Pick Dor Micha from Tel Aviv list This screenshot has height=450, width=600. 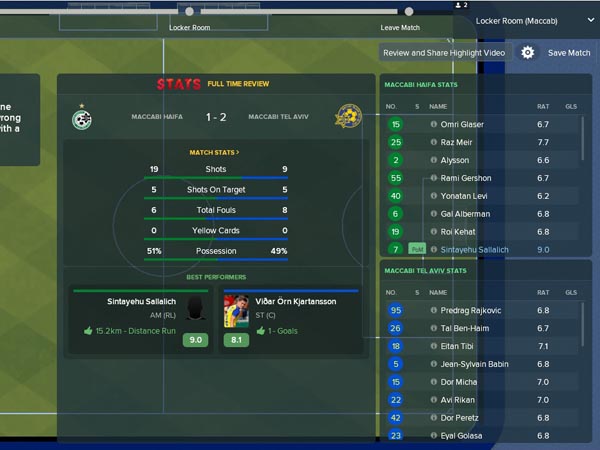[460, 382]
